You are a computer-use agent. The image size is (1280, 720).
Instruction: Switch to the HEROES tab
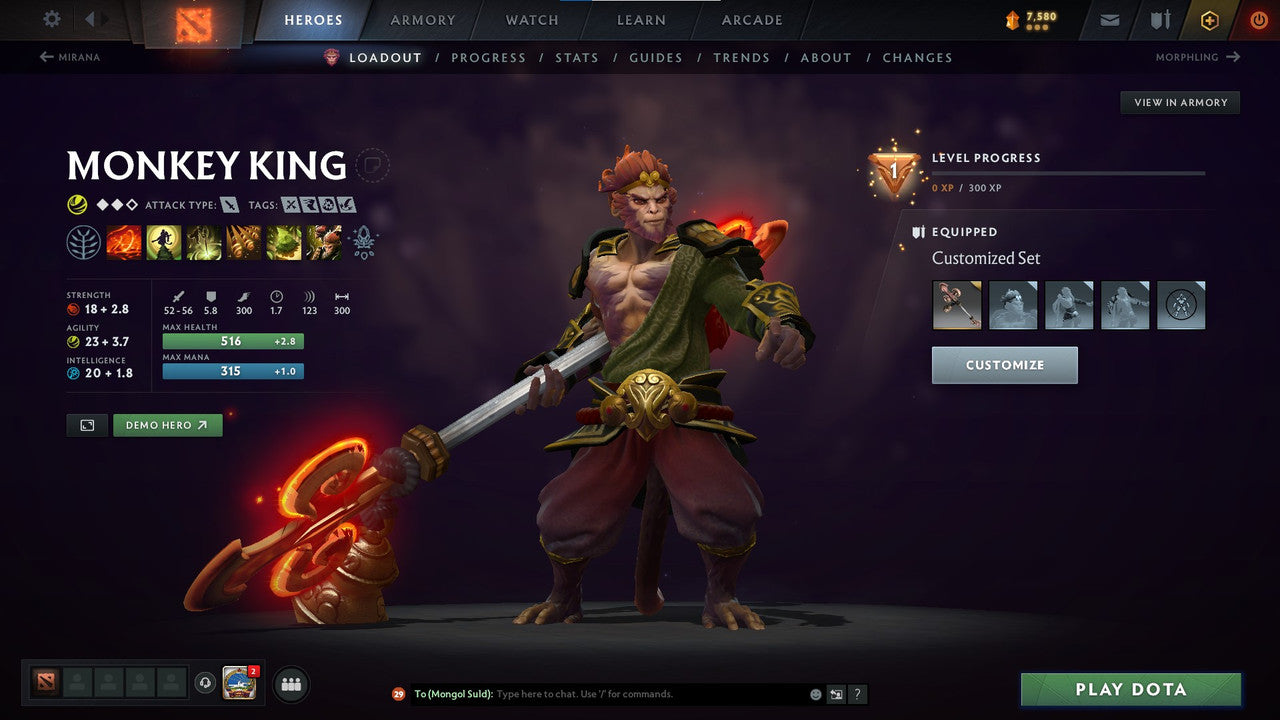coord(313,20)
